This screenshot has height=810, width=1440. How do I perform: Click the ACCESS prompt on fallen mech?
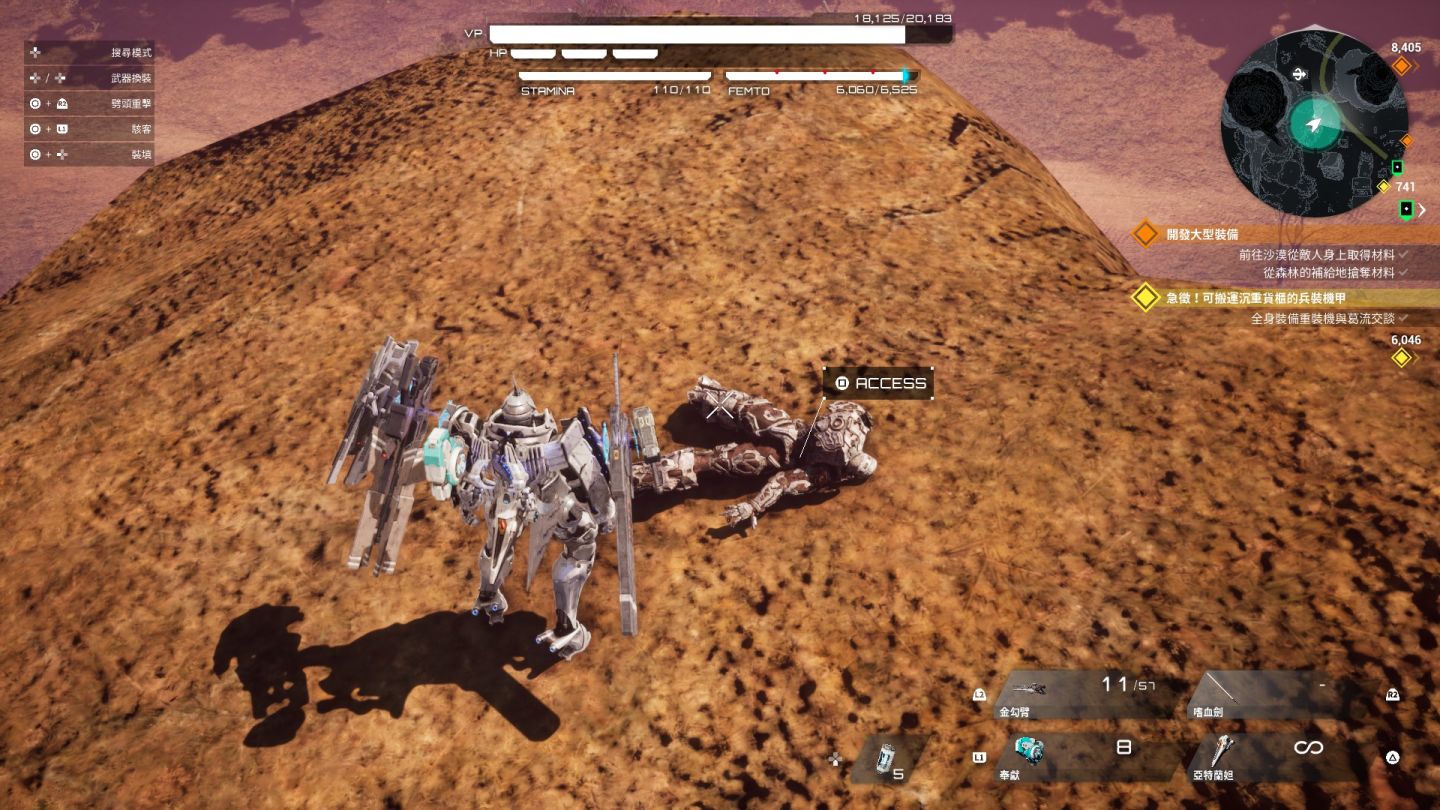(x=878, y=383)
